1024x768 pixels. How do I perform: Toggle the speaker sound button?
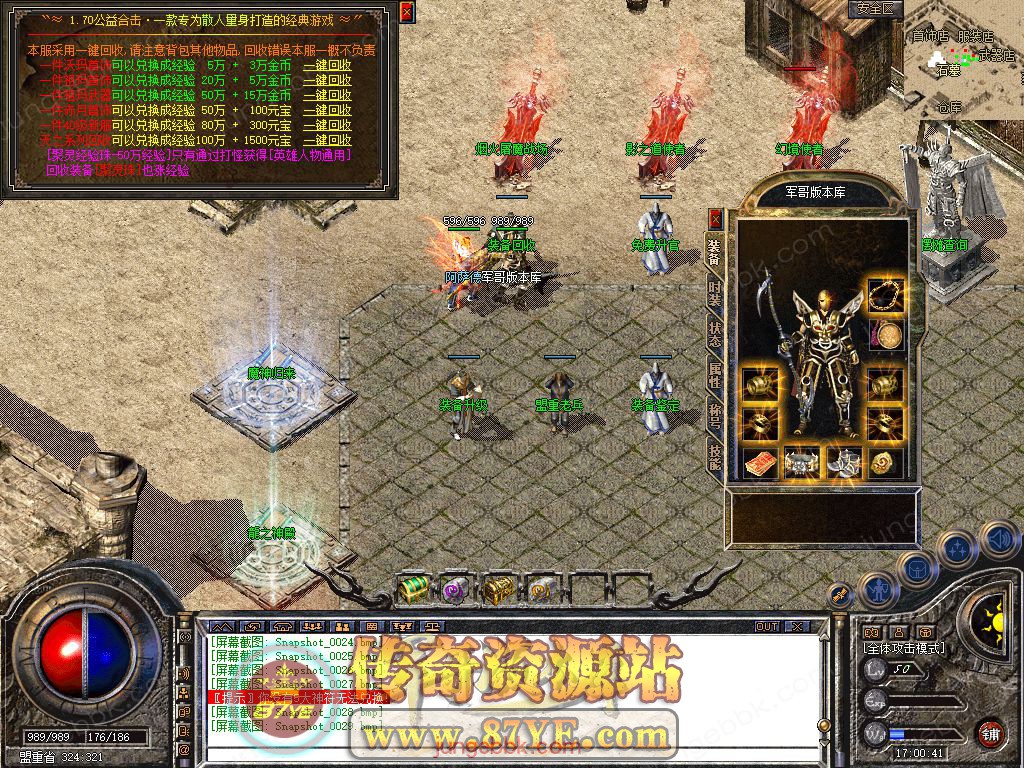[x=999, y=539]
